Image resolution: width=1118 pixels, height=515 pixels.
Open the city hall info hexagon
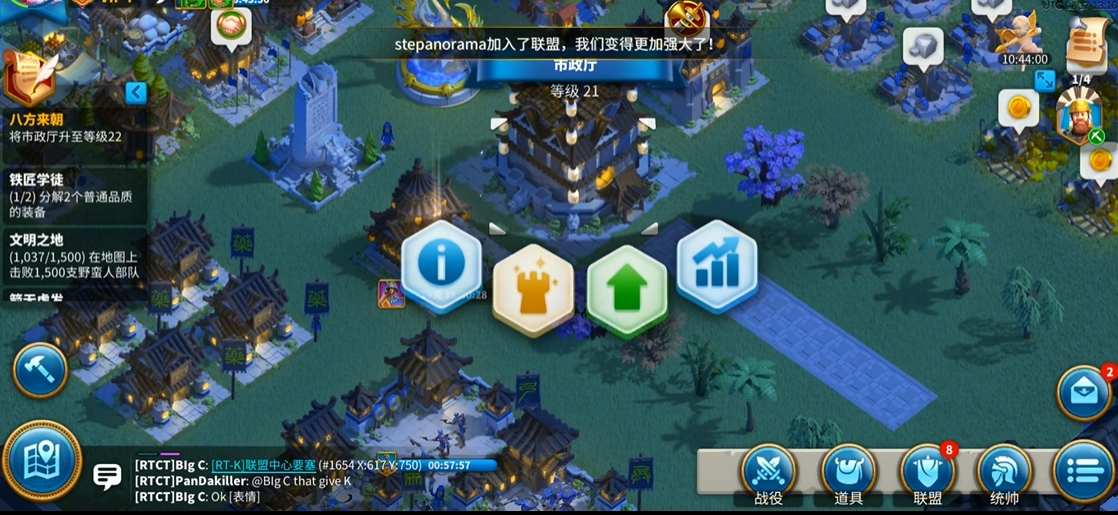(441, 265)
